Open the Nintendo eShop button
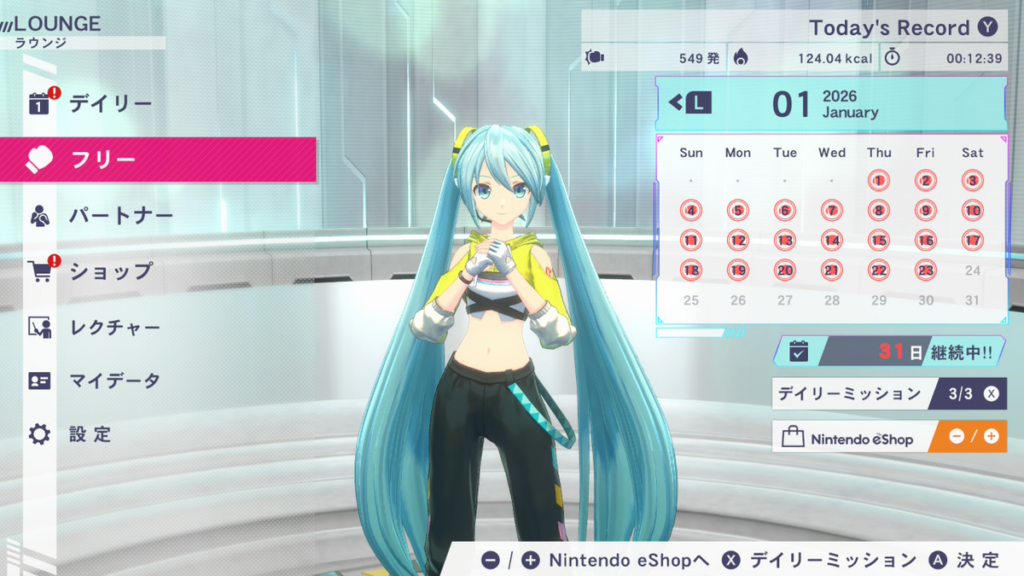The image size is (1024, 576). click(x=890, y=437)
